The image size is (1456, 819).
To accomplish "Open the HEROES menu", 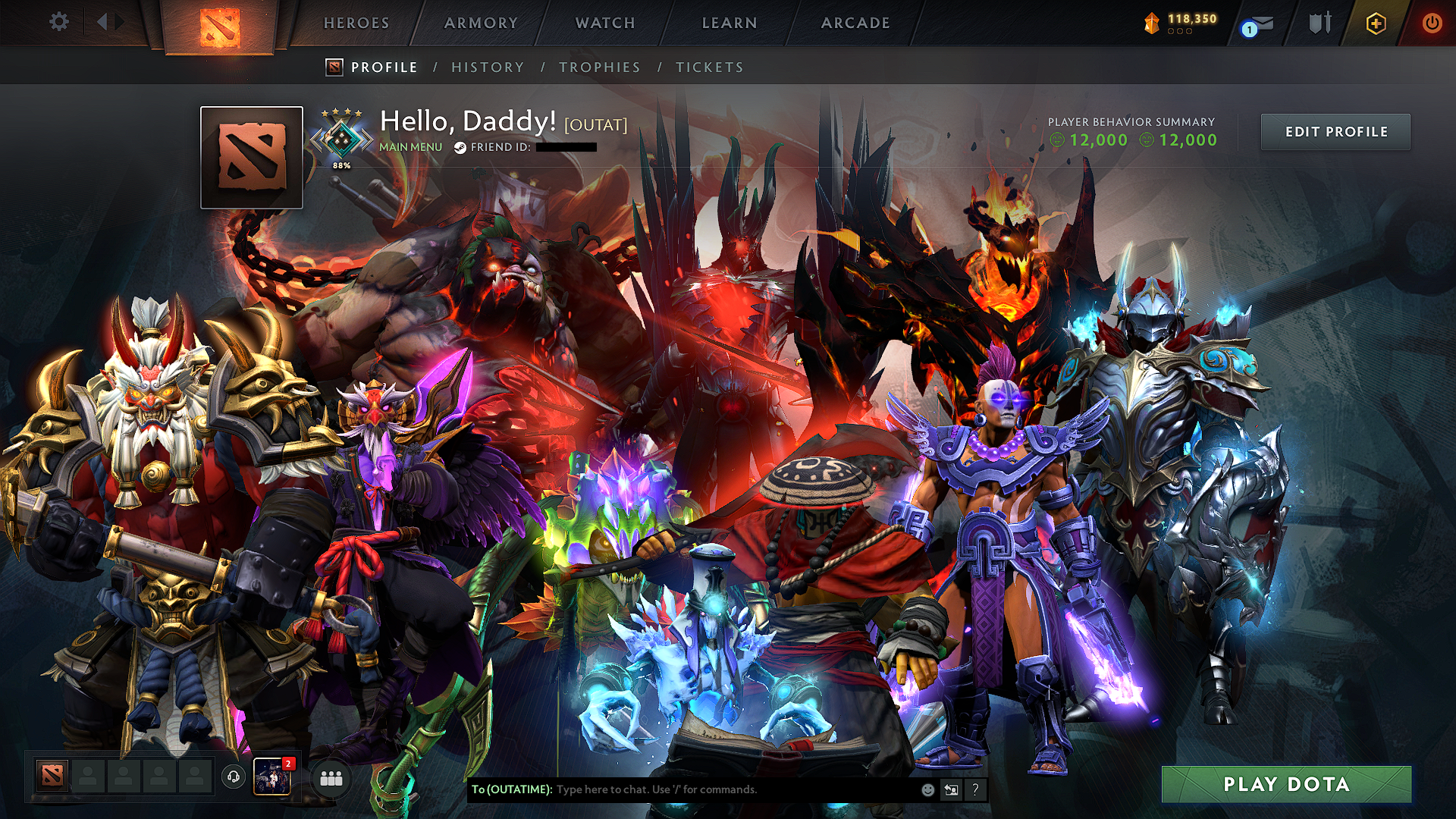I will [x=356, y=23].
